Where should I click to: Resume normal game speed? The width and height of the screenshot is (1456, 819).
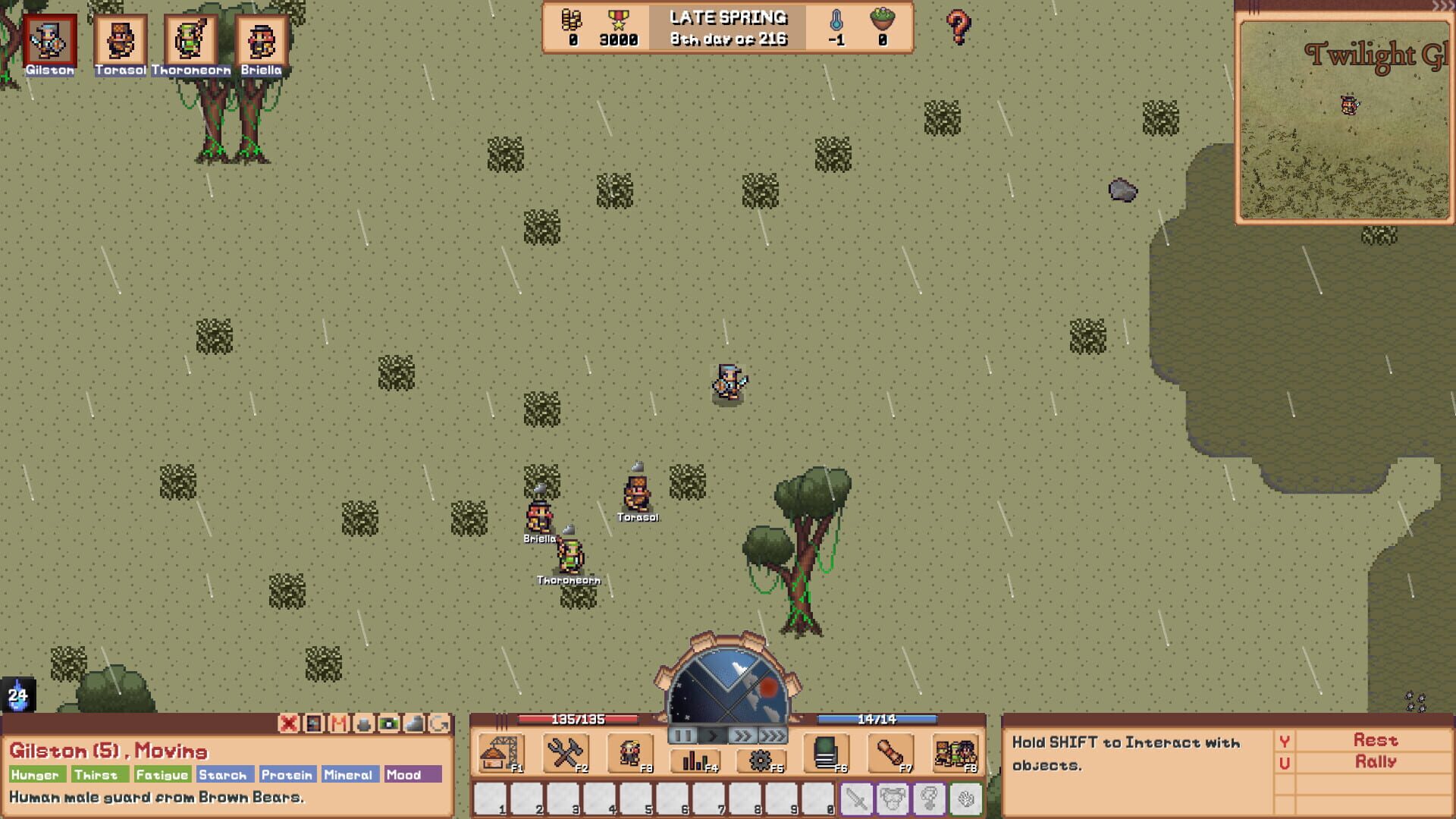pos(711,735)
